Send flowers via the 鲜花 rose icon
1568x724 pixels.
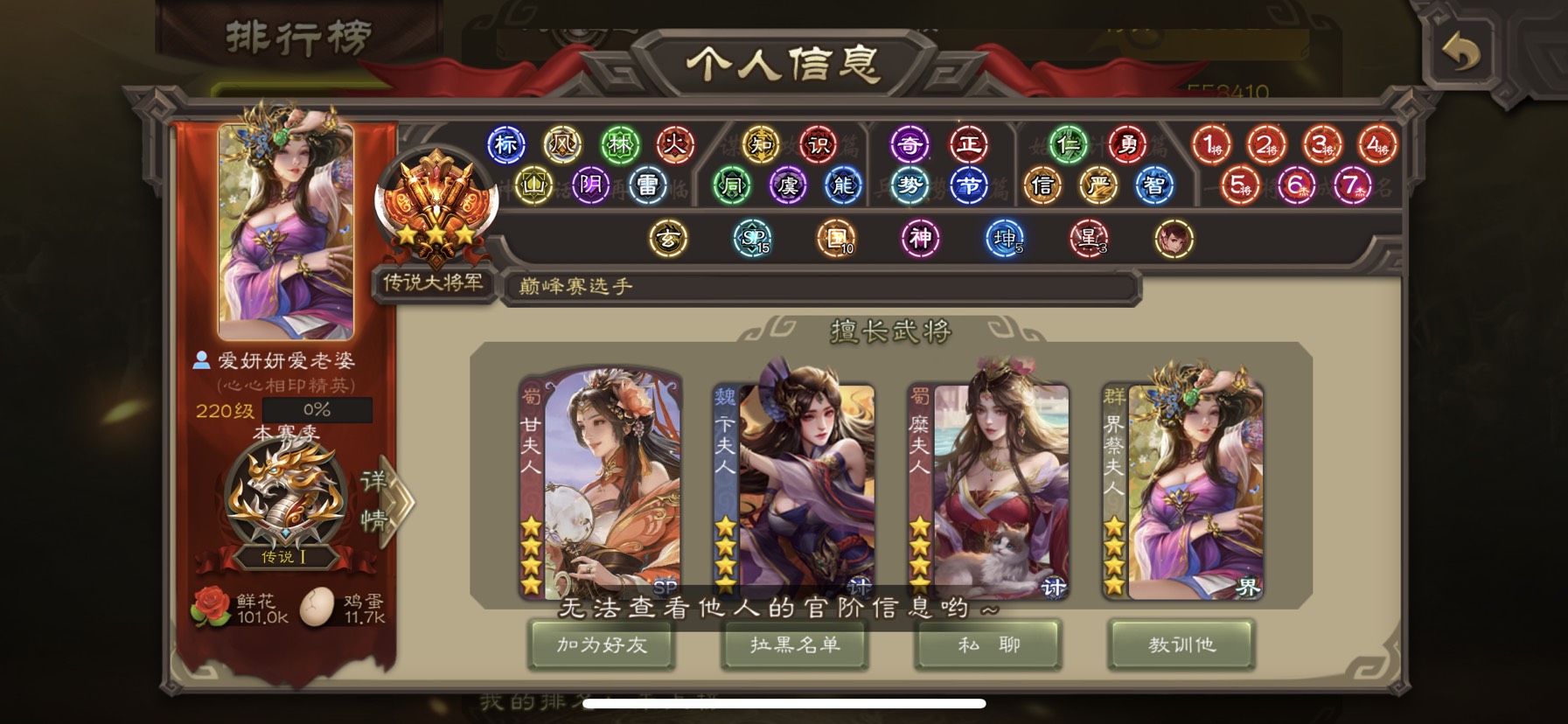(211, 607)
